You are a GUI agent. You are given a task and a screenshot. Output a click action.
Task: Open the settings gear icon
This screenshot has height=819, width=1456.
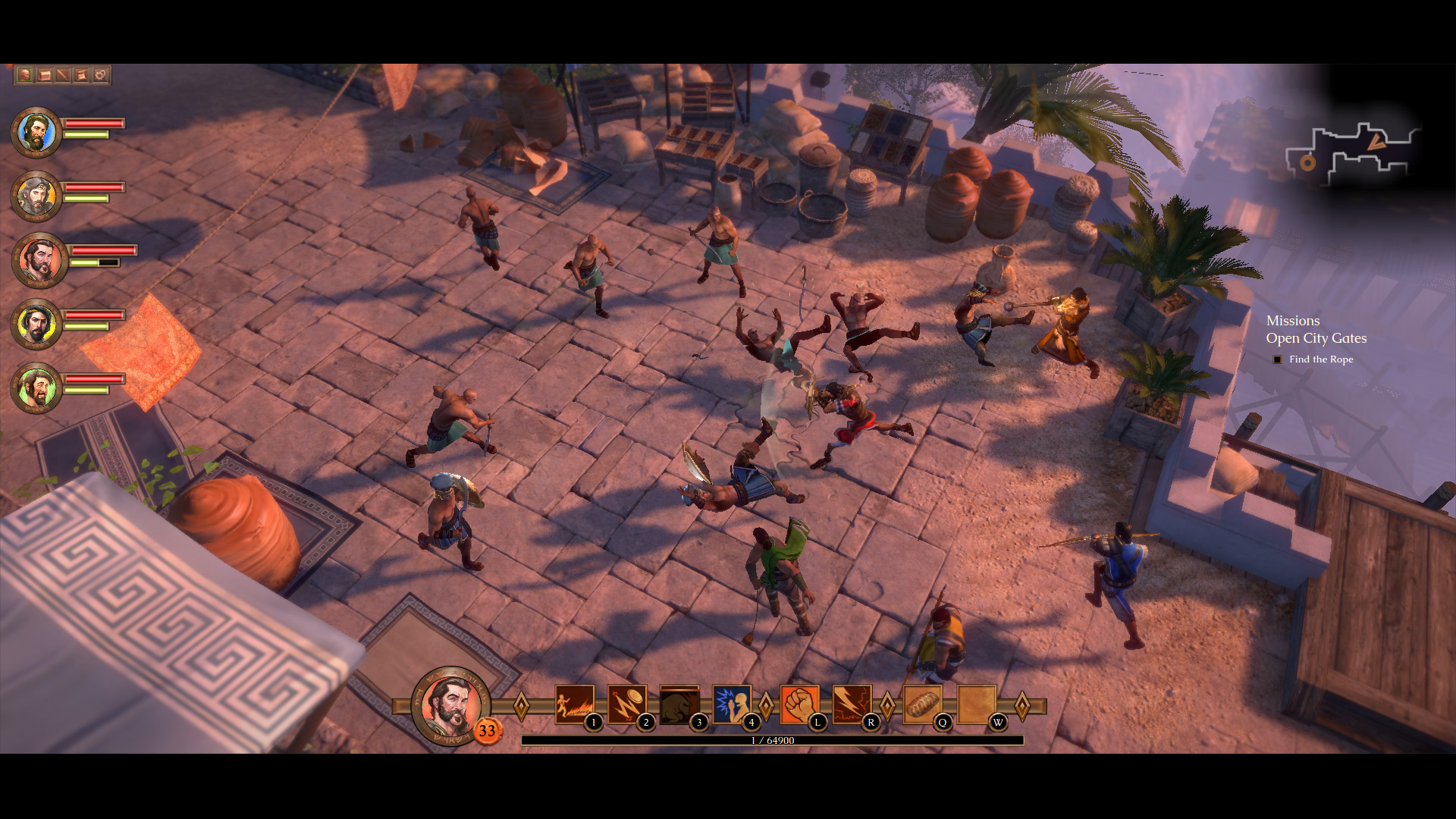99,75
